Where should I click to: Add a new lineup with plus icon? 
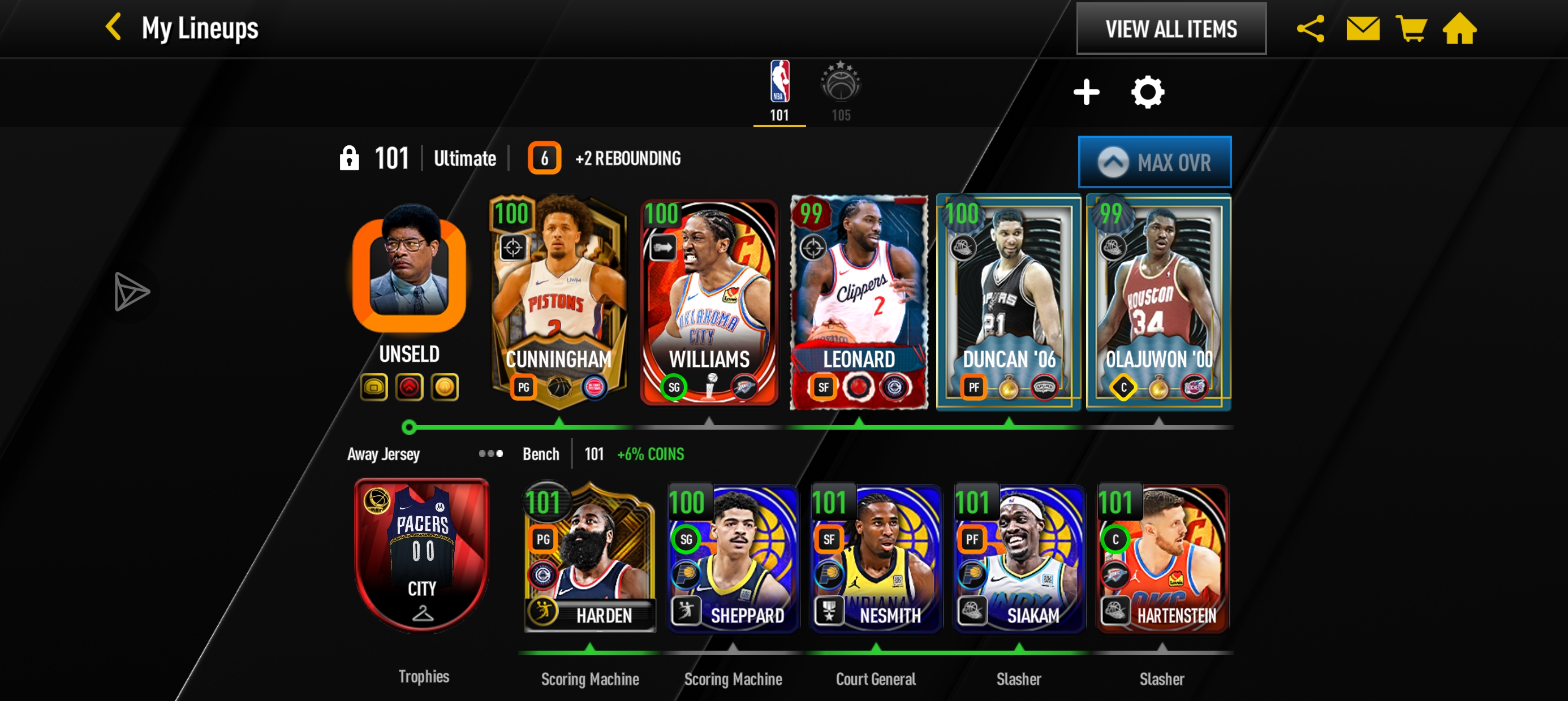[1086, 93]
